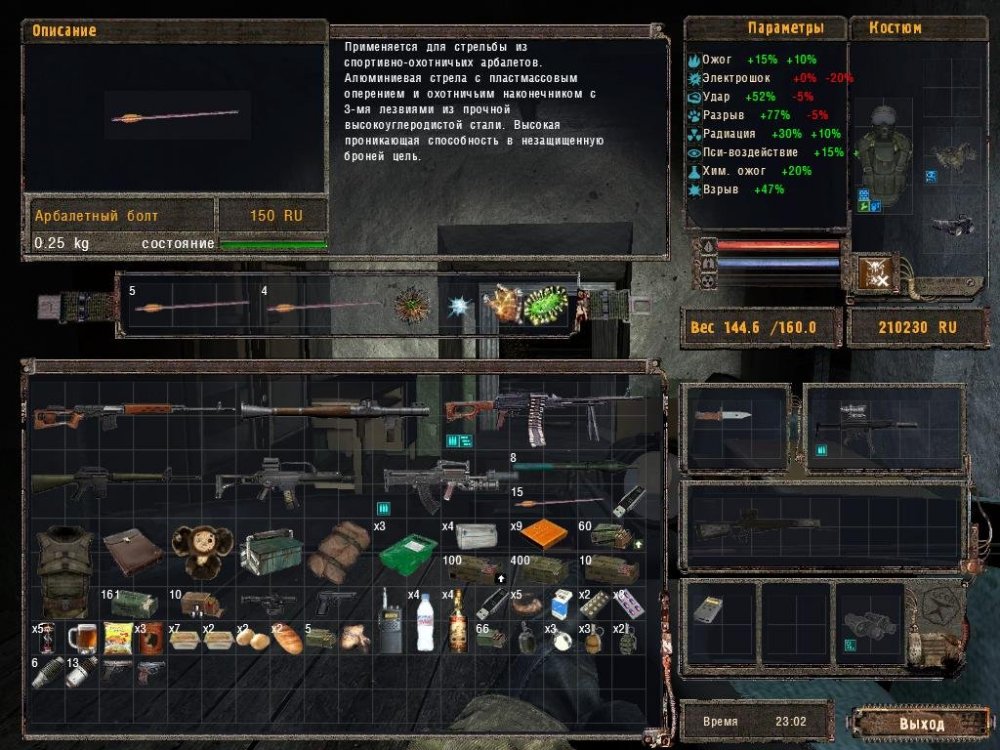Viewport: 1000px width, 750px height.
Task: Click the green first-aid kit
Action: (410, 551)
